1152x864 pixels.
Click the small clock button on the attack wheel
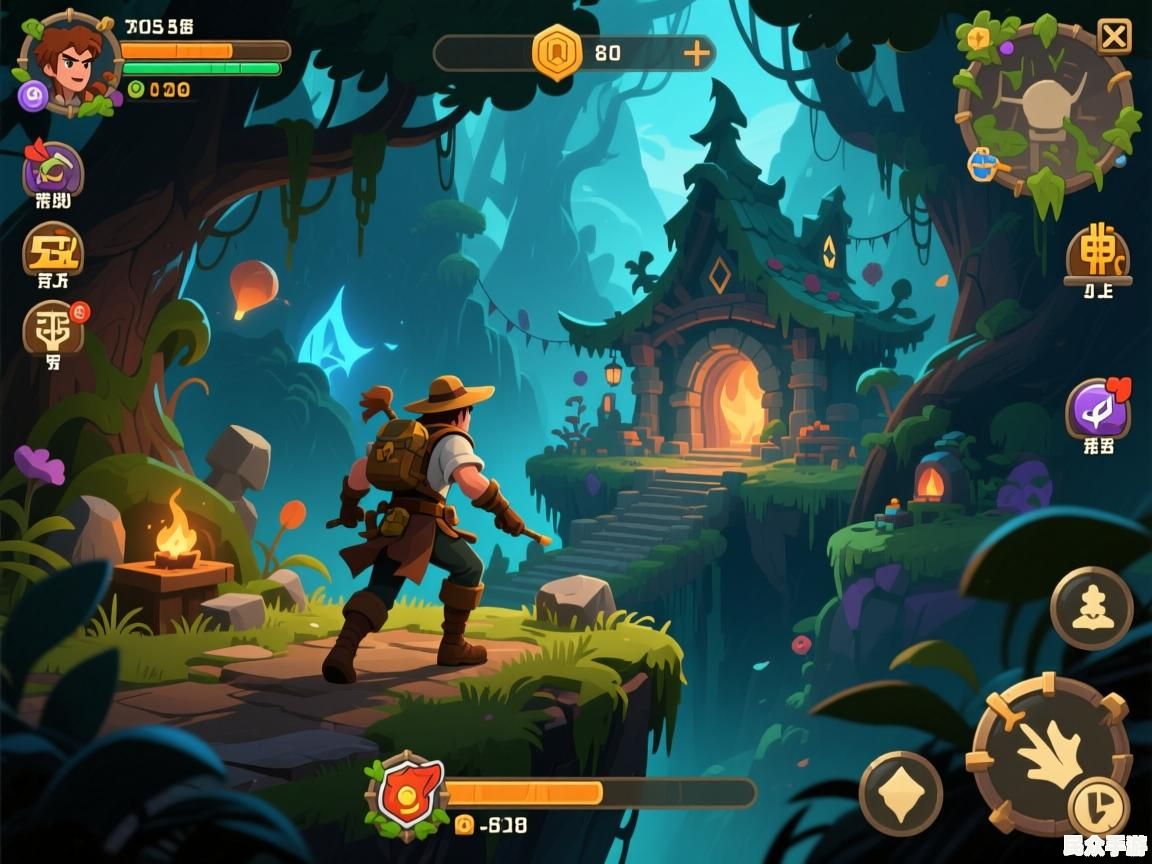(1098, 804)
